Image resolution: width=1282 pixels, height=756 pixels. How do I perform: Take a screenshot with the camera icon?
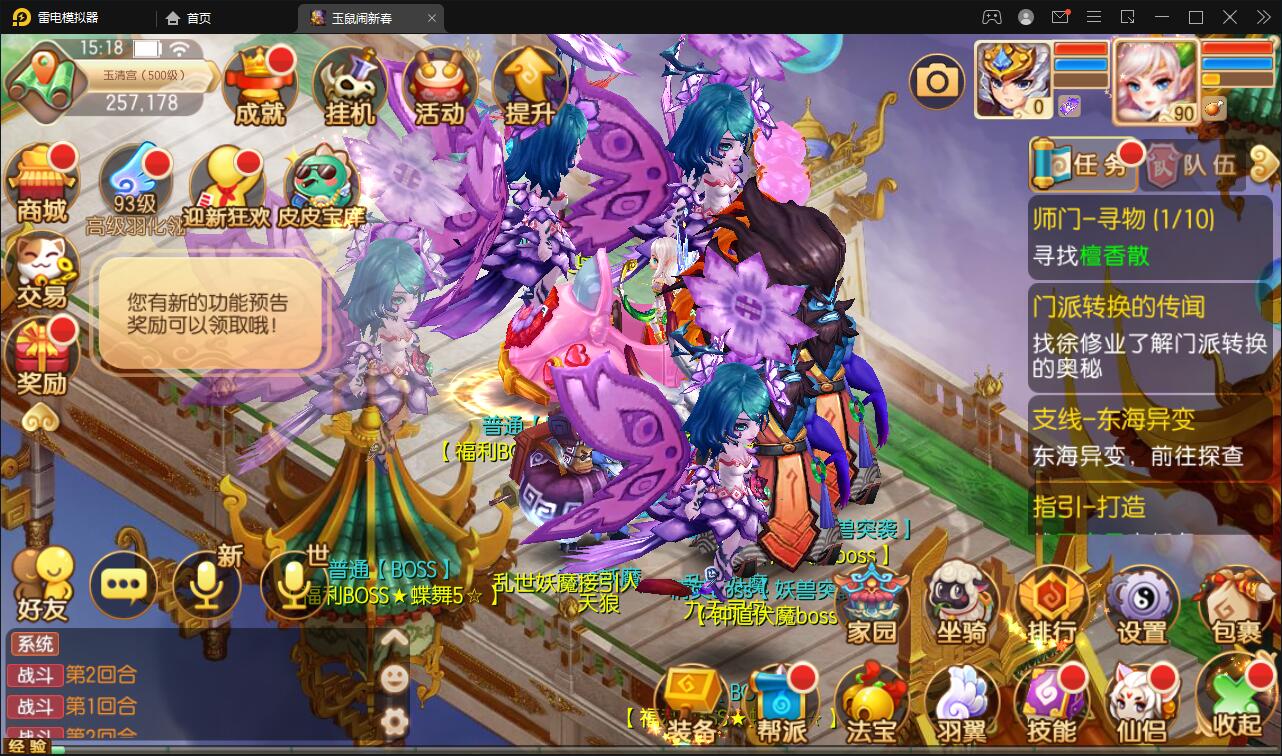click(x=937, y=79)
